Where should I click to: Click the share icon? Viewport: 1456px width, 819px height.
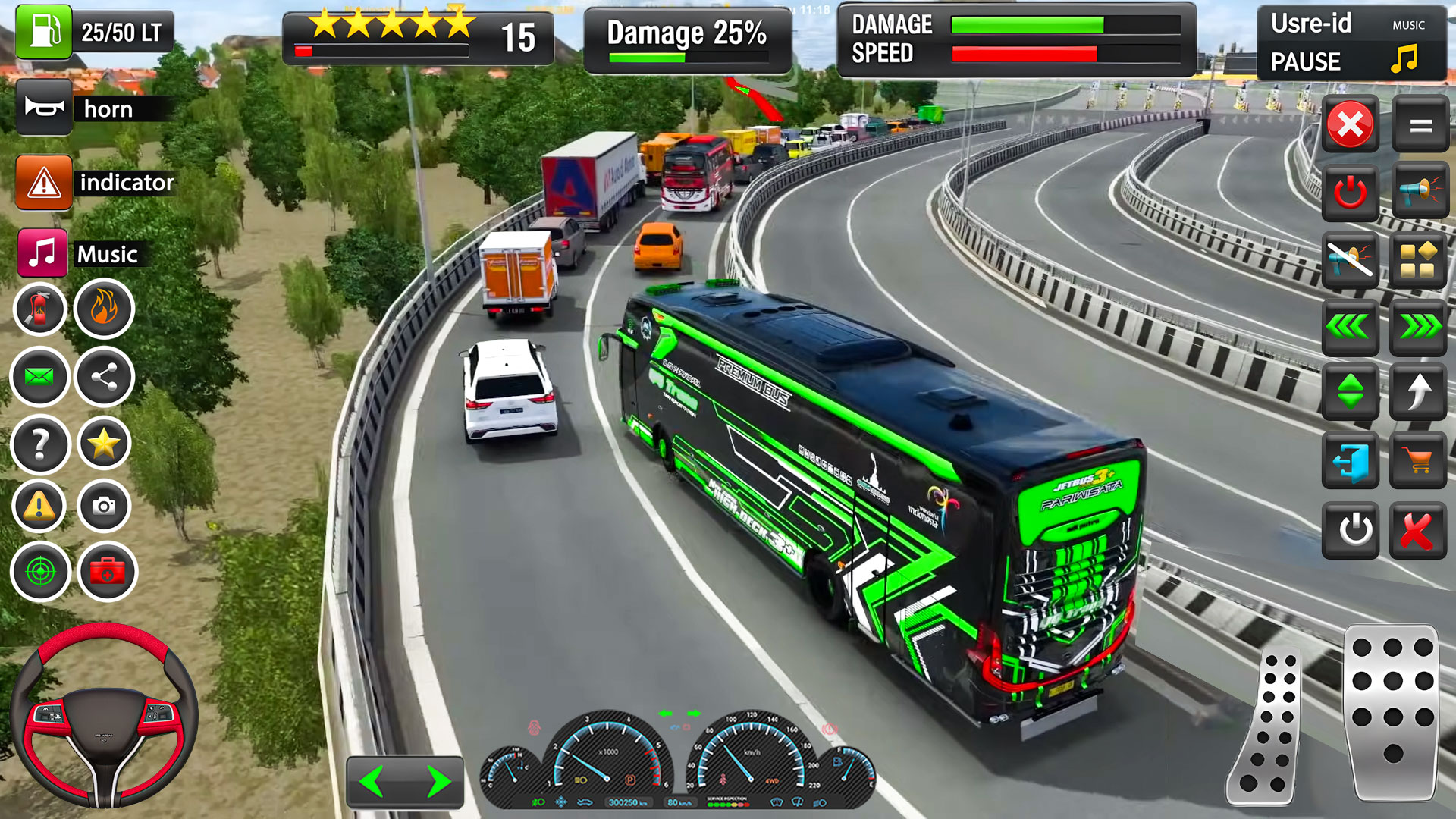(104, 376)
